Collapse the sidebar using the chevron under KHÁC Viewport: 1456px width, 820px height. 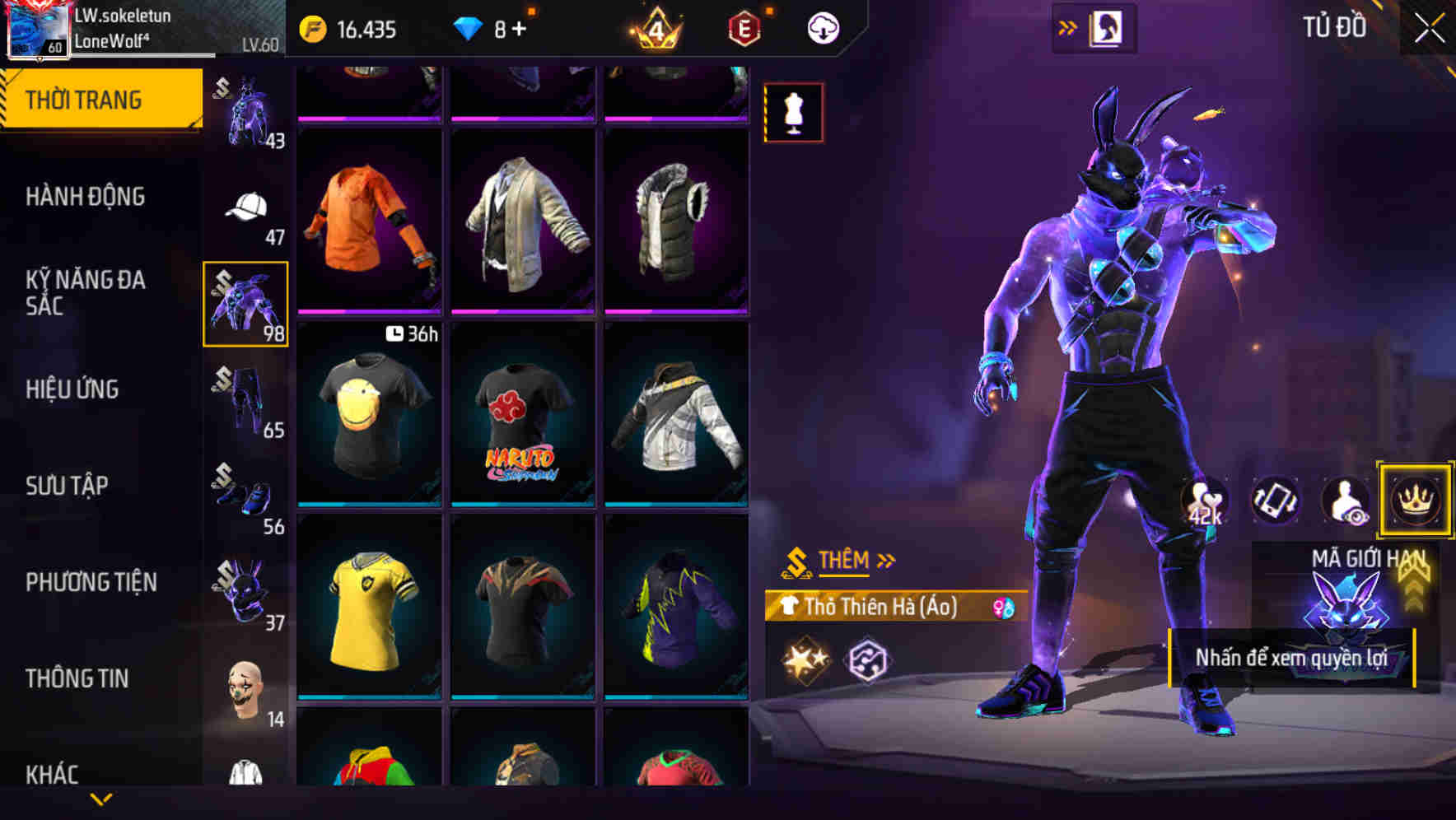pyautogui.click(x=99, y=799)
